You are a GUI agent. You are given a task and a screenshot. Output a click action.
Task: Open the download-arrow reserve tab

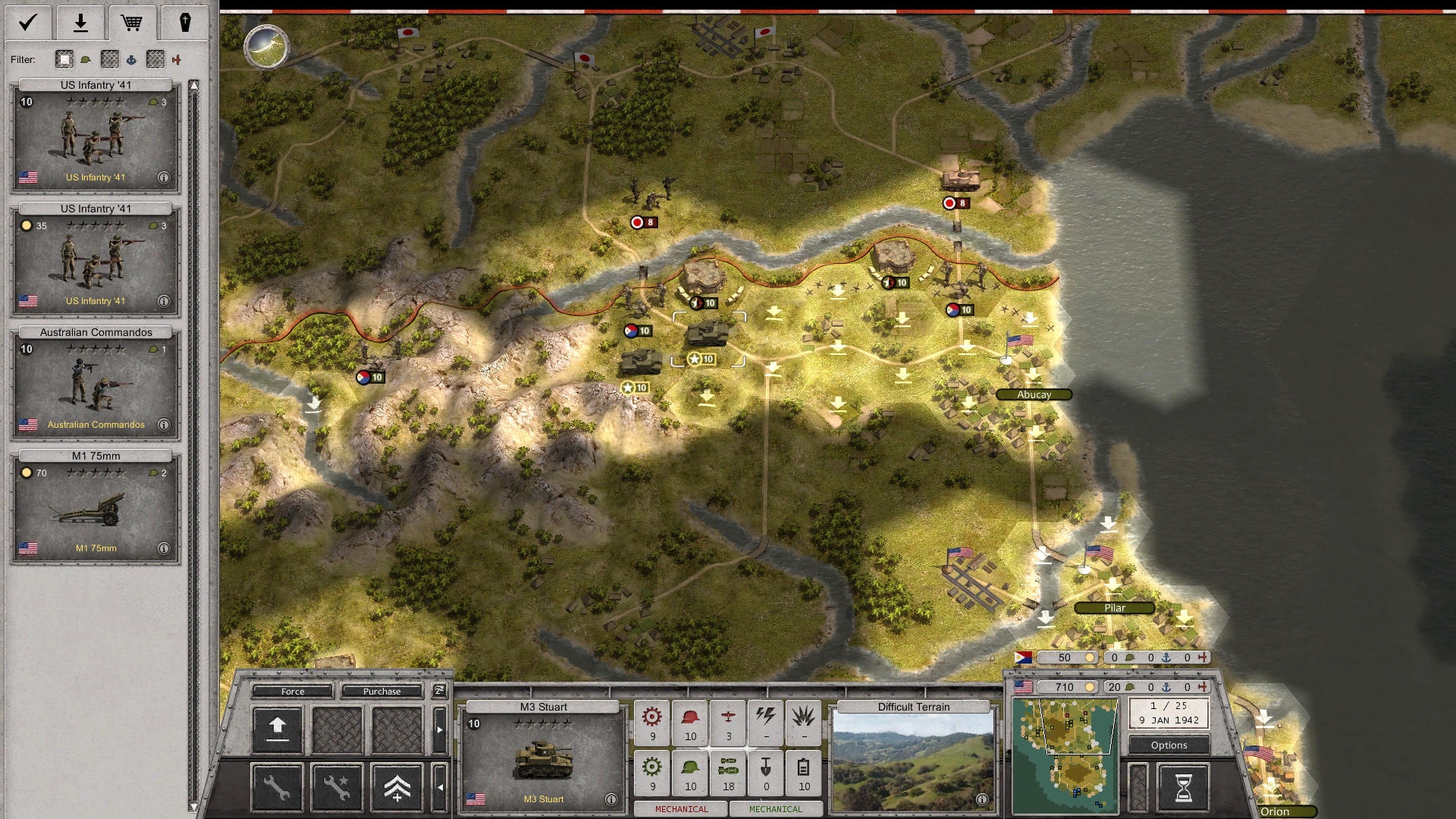tap(80, 23)
